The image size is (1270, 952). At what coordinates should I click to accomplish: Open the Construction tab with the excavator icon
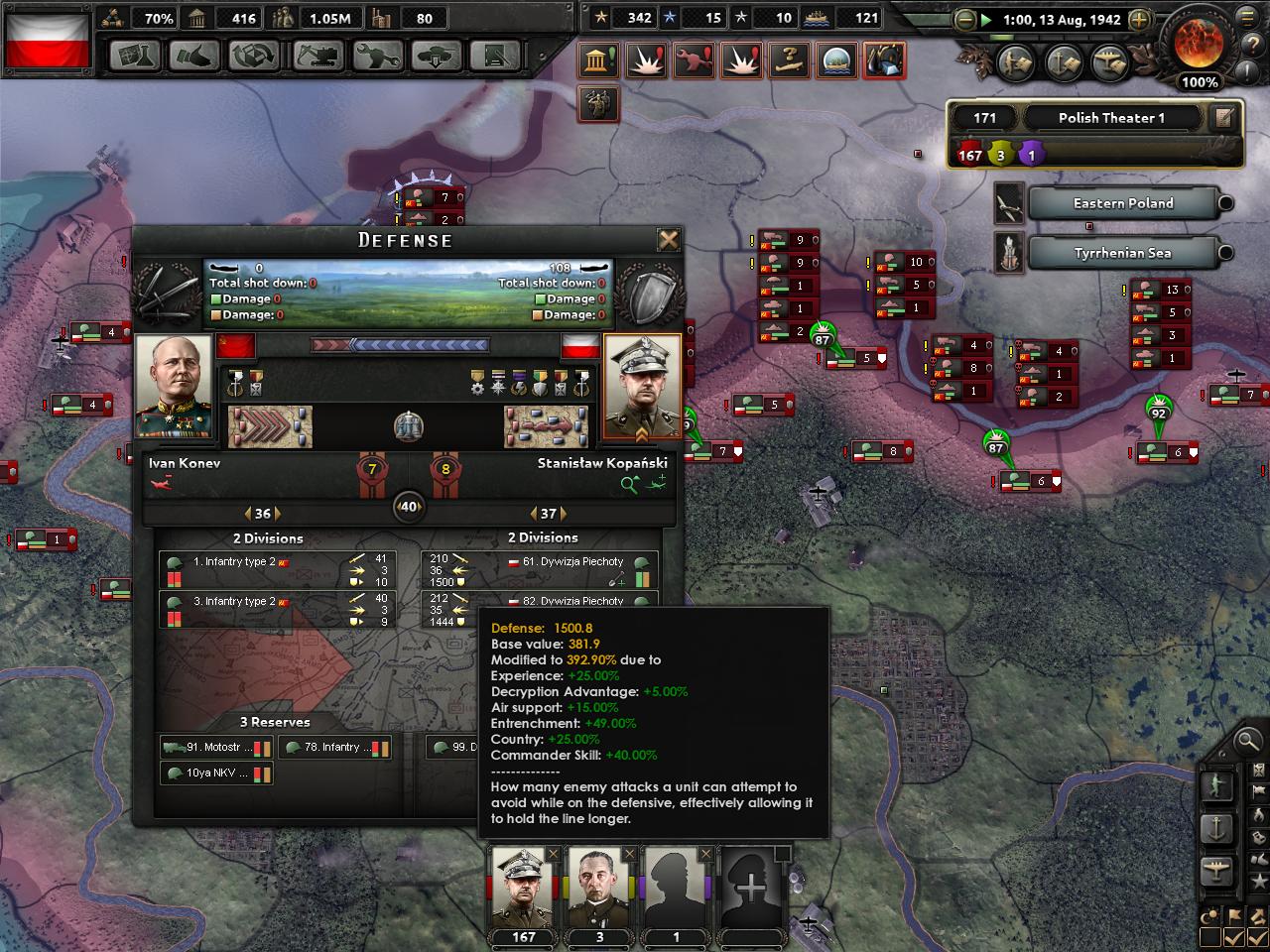[317, 57]
